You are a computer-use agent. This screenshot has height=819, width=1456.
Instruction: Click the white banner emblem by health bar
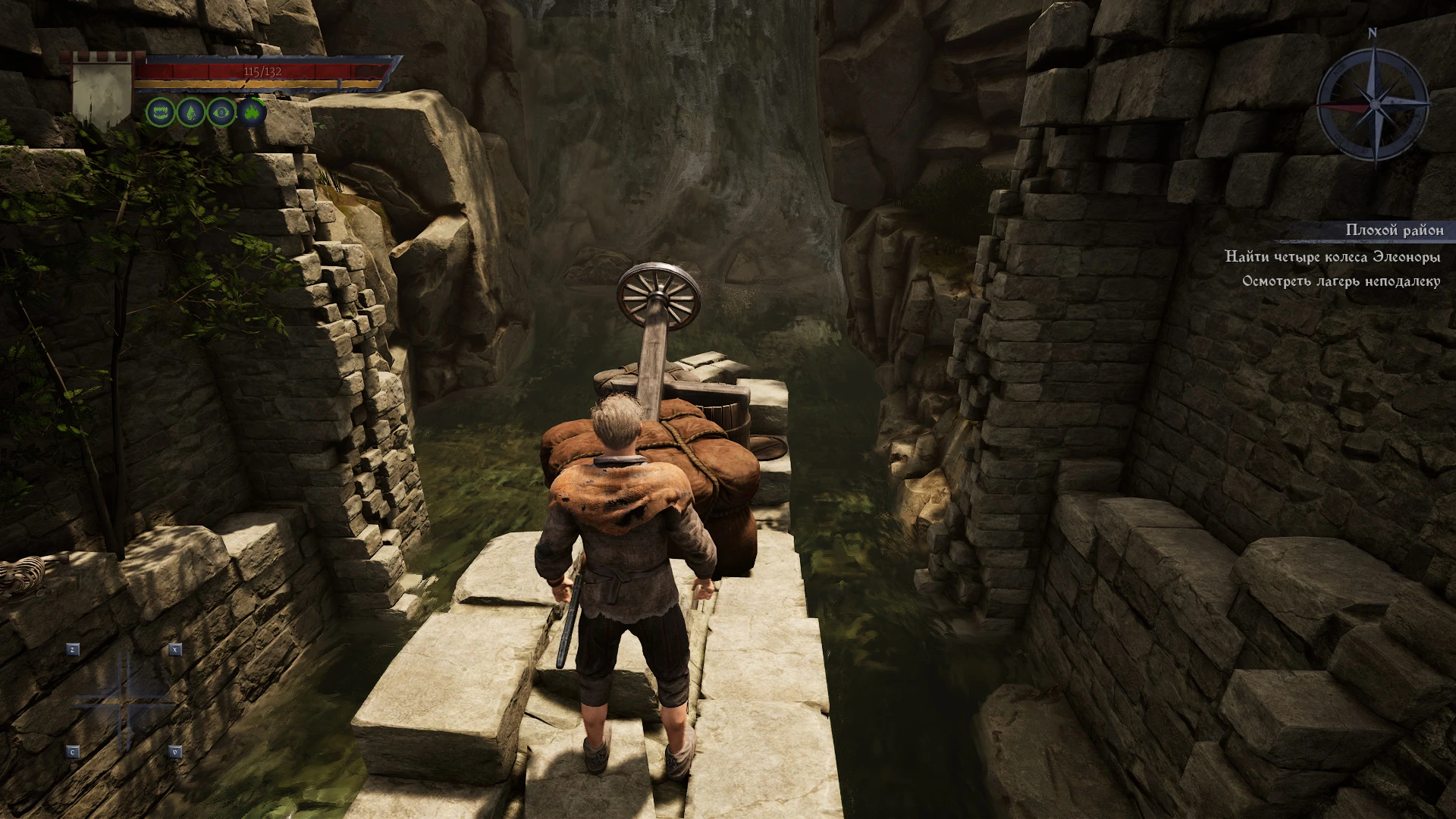pos(102,91)
